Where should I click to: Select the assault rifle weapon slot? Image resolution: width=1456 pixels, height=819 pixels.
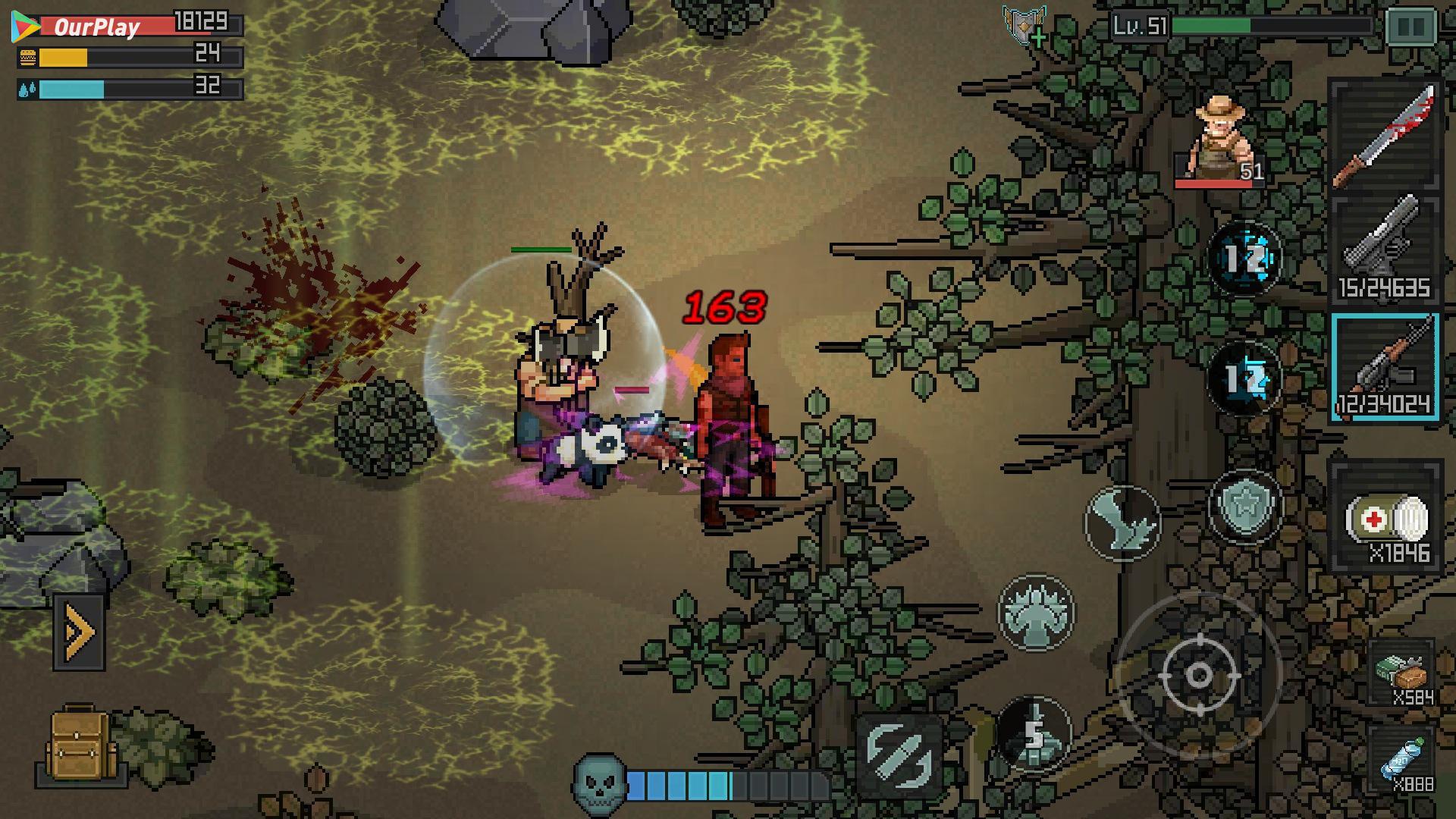(1385, 366)
